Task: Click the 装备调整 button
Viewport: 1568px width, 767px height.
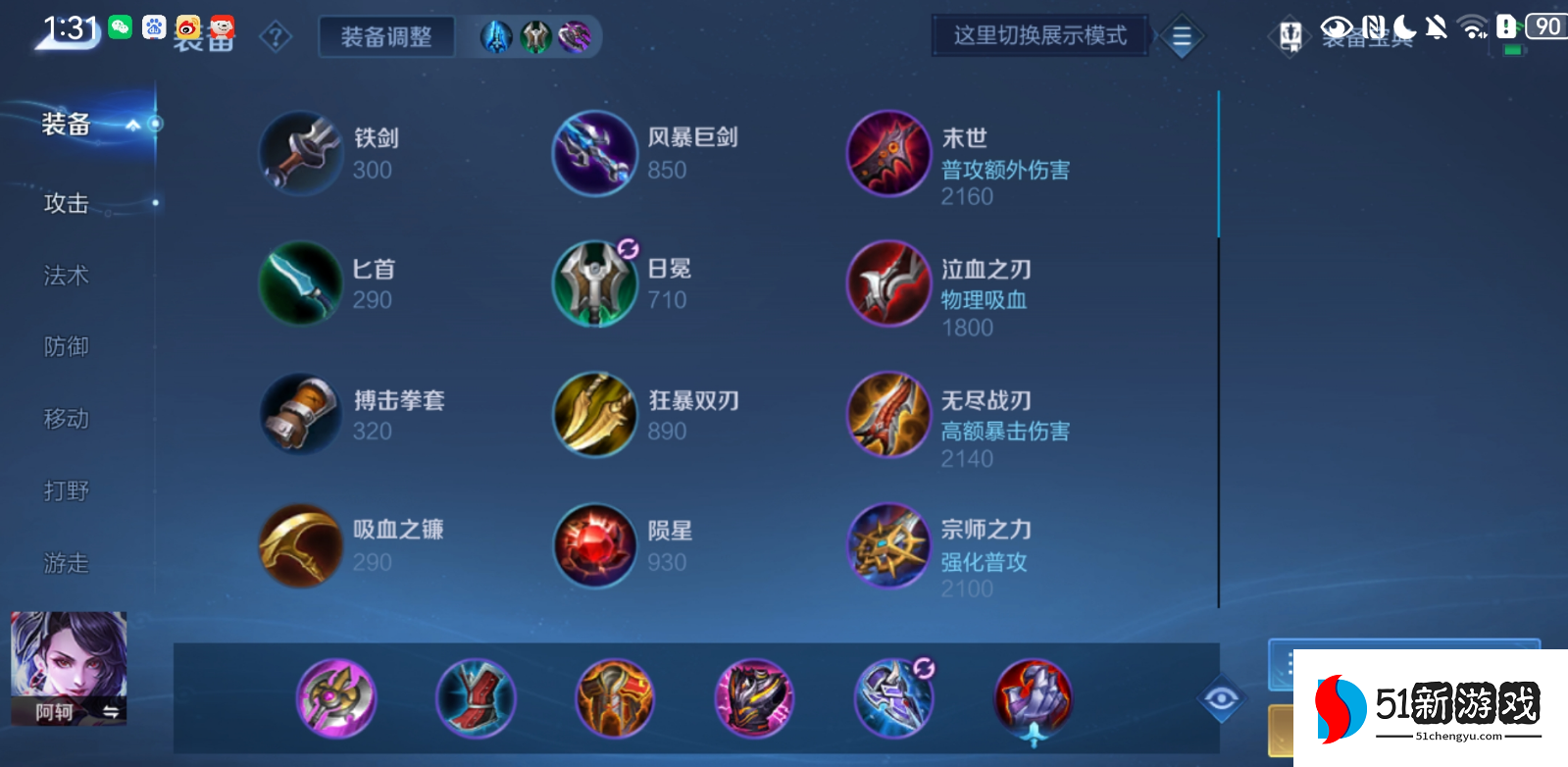Action: point(385,36)
